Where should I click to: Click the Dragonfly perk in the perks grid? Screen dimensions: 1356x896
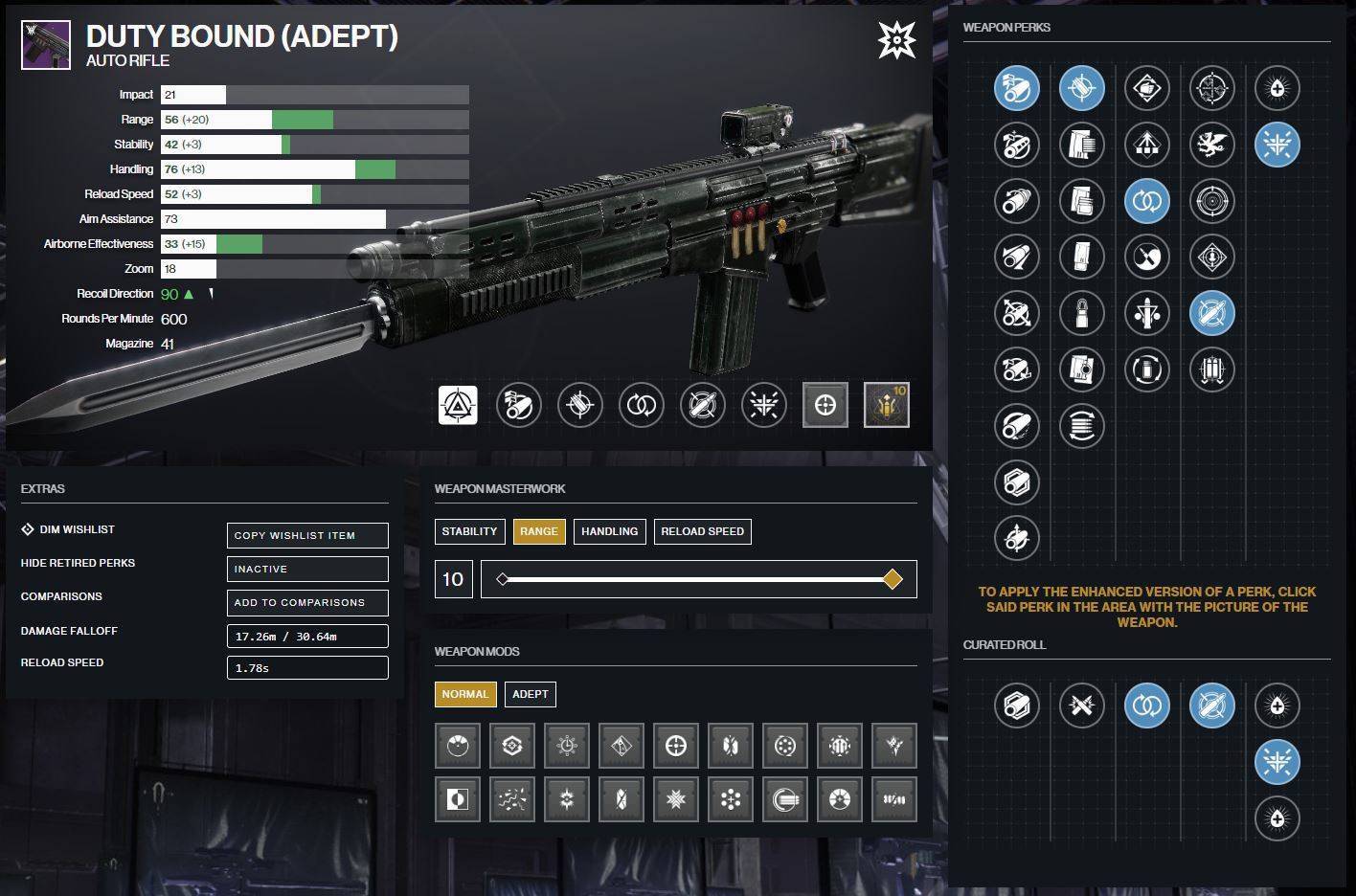coord(1212,145)
